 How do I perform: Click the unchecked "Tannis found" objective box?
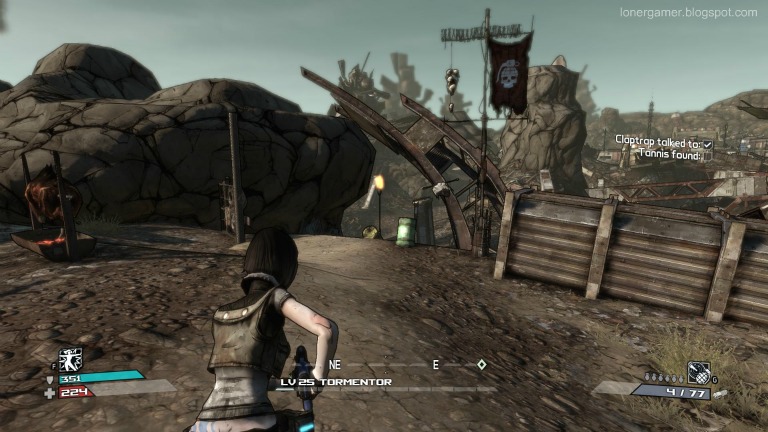coord(707,156)
